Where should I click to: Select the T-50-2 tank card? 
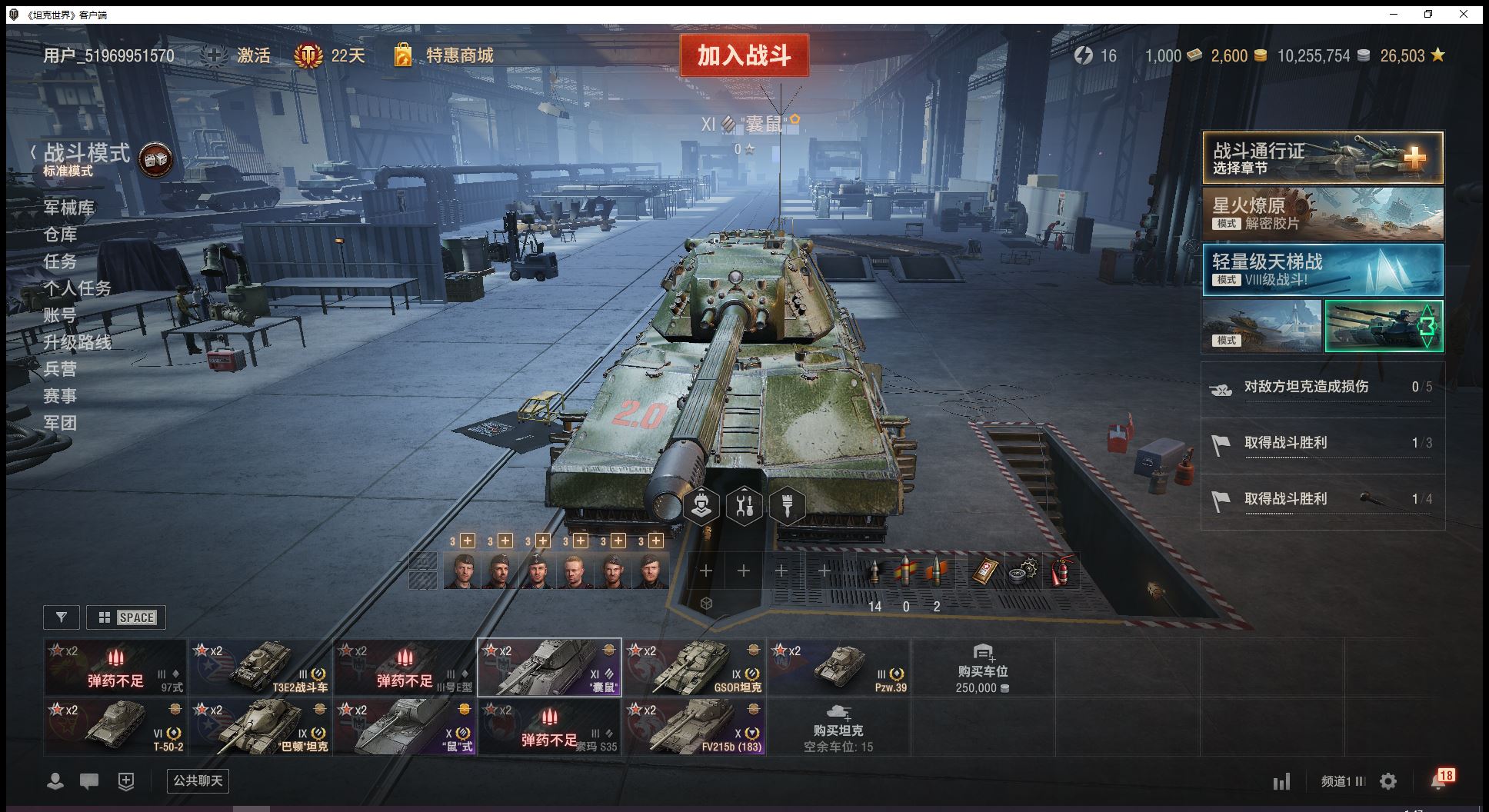[115, 727]
